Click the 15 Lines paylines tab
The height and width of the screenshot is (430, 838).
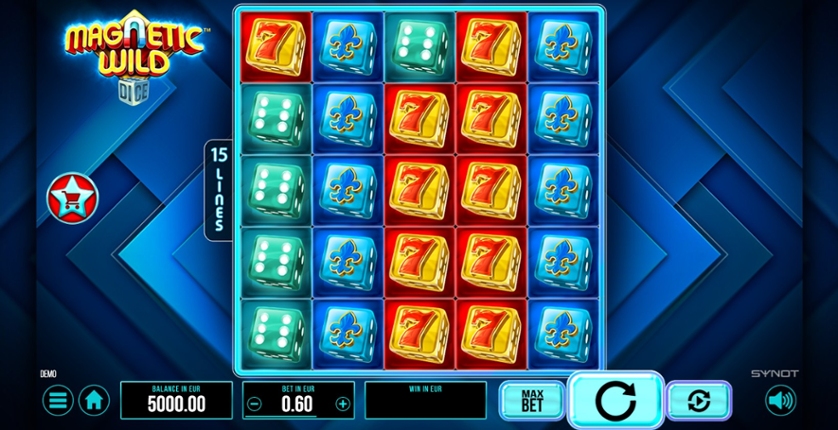point(219,190)
